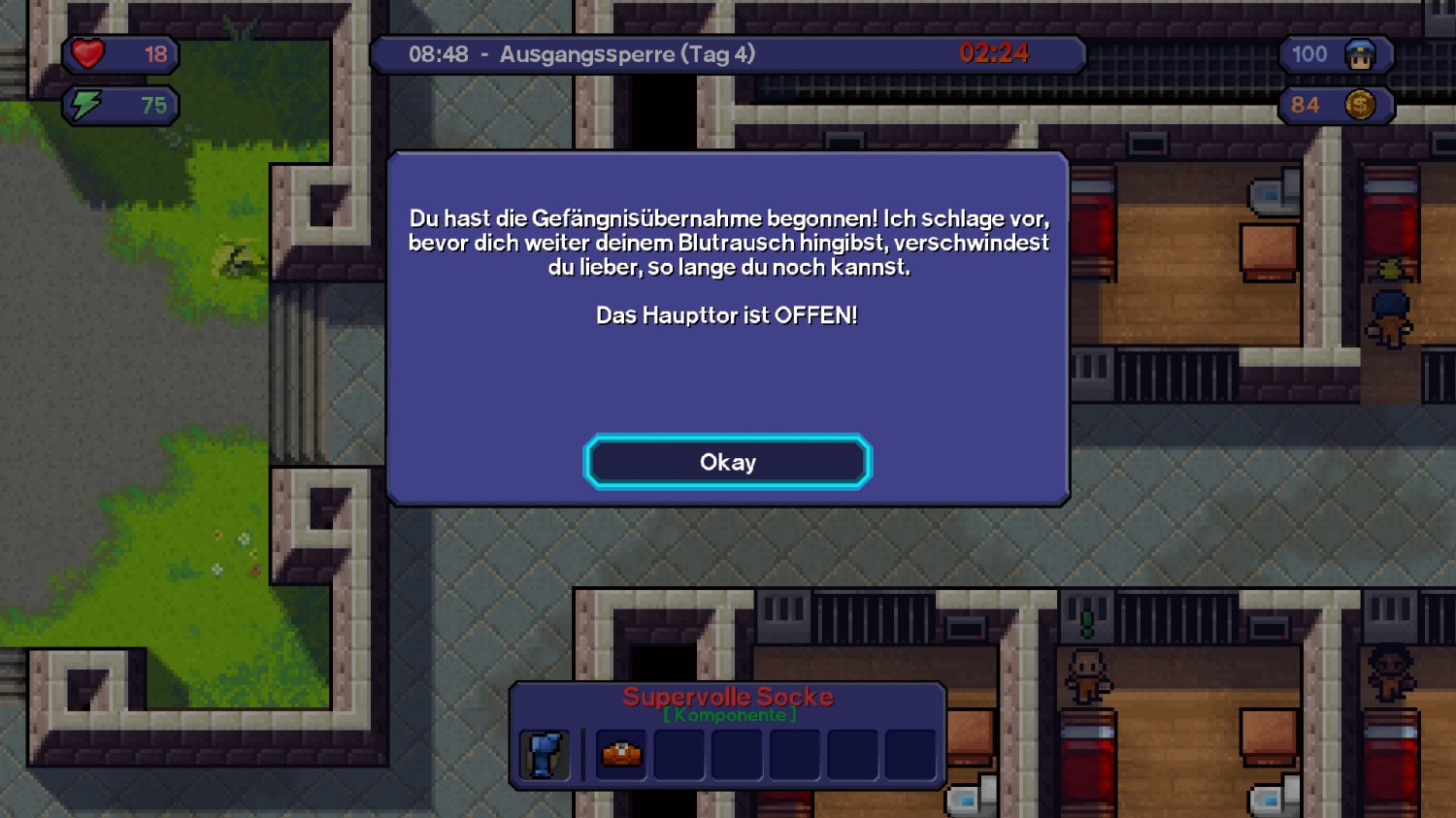
Task: Click the health heart icon
Action: coord(88,54)
